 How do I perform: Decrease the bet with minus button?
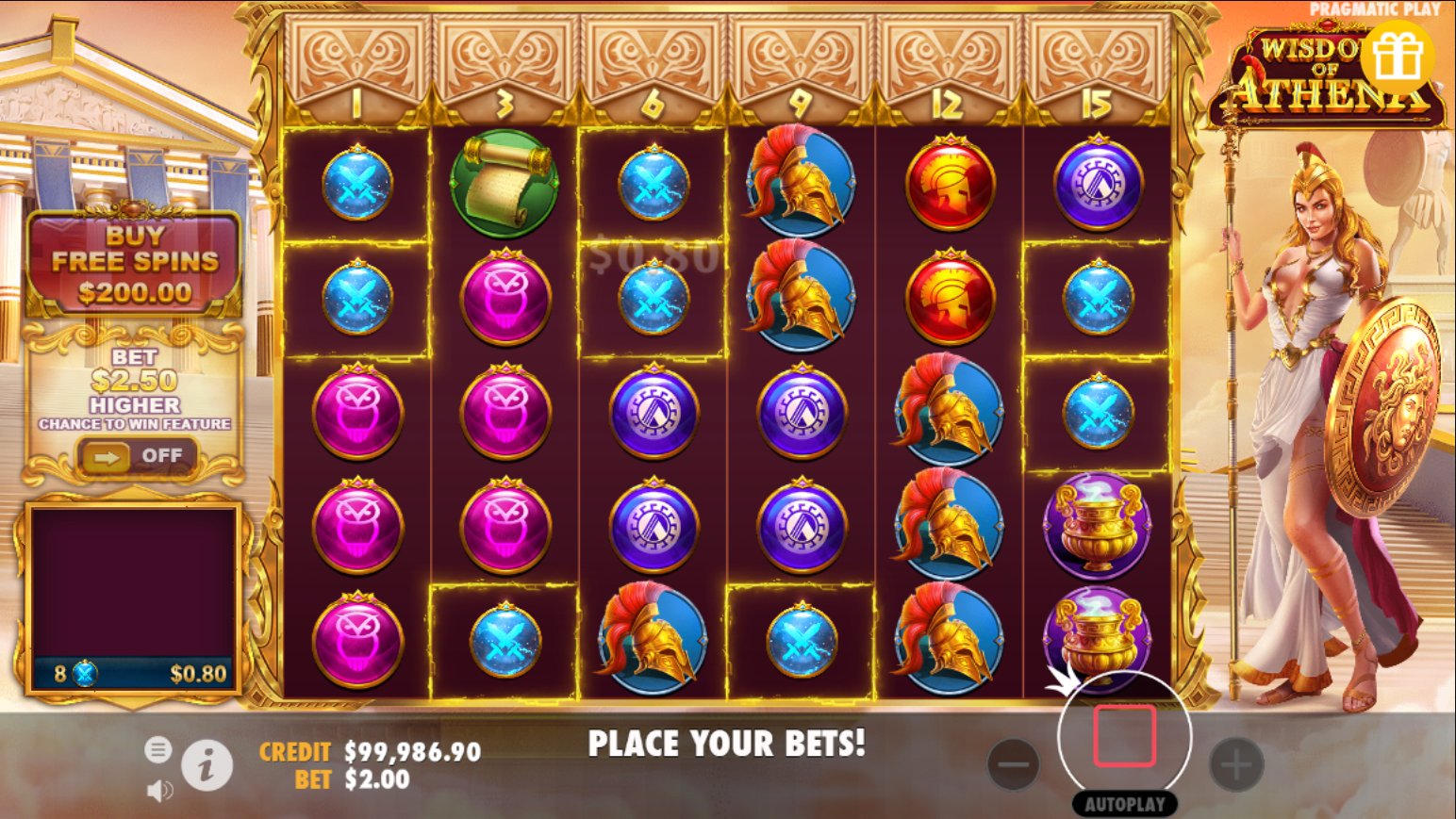pos(1014,763)
